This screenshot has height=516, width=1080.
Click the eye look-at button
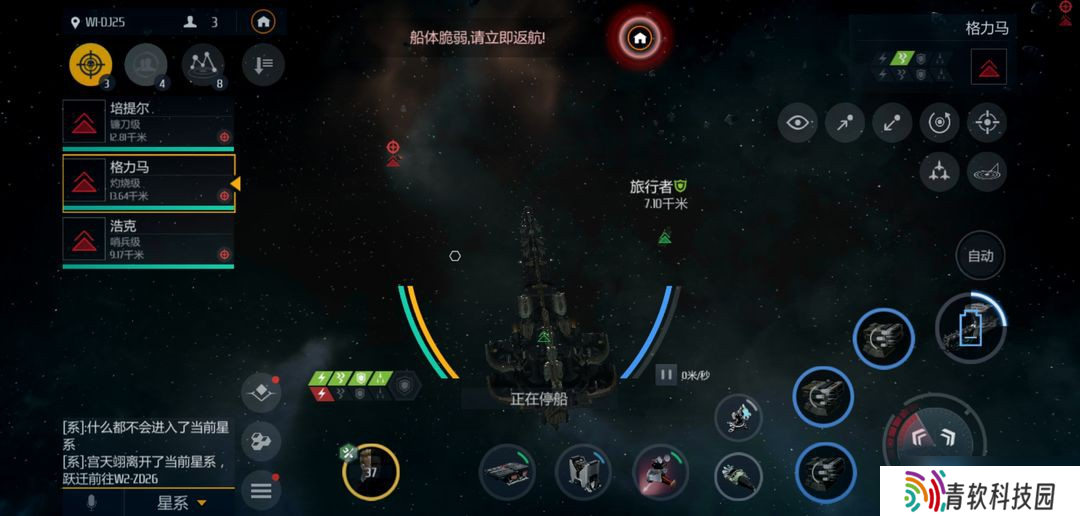797,123
